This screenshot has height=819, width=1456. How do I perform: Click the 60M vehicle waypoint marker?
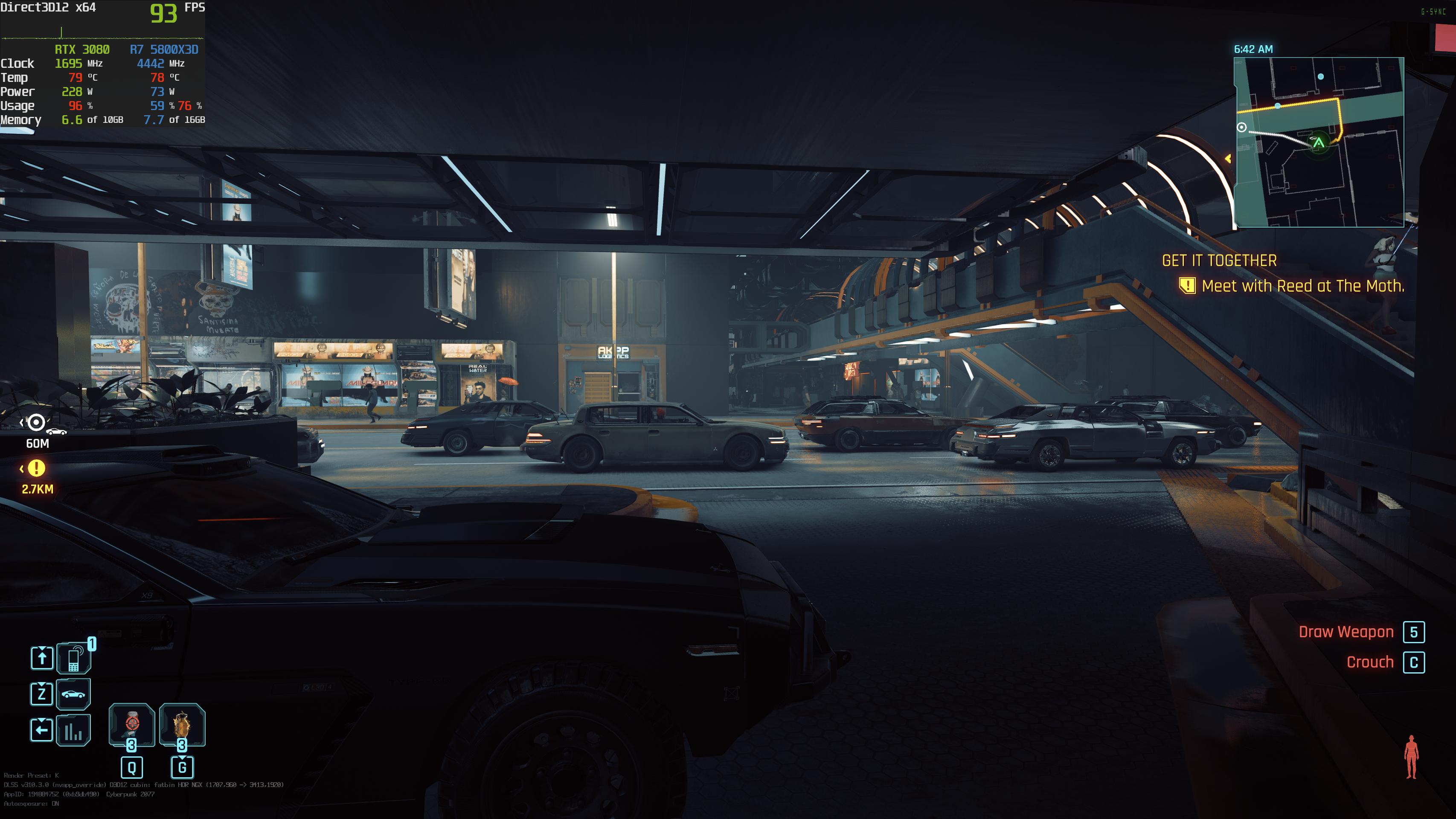click(37, 422)
